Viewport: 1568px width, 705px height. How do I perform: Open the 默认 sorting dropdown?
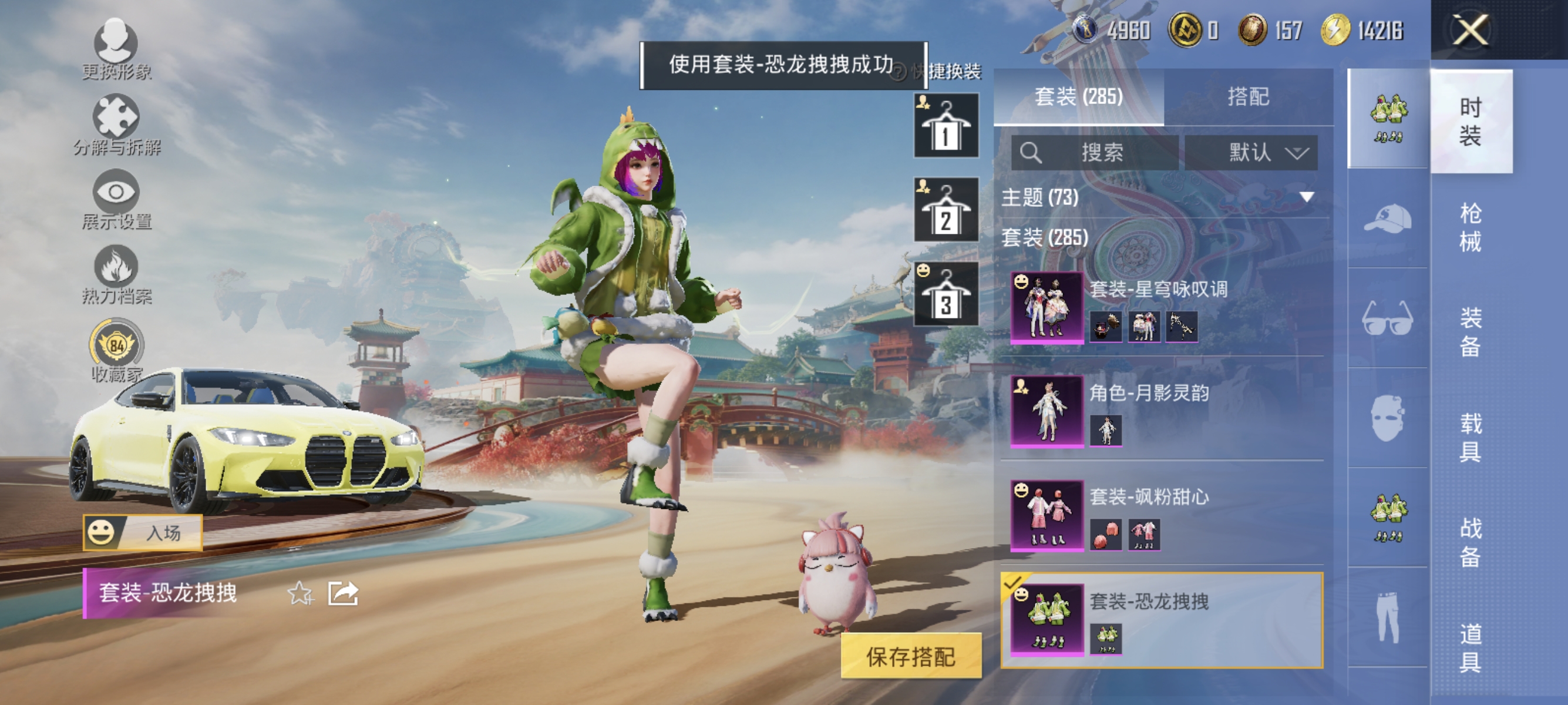tap(1254, 153)
